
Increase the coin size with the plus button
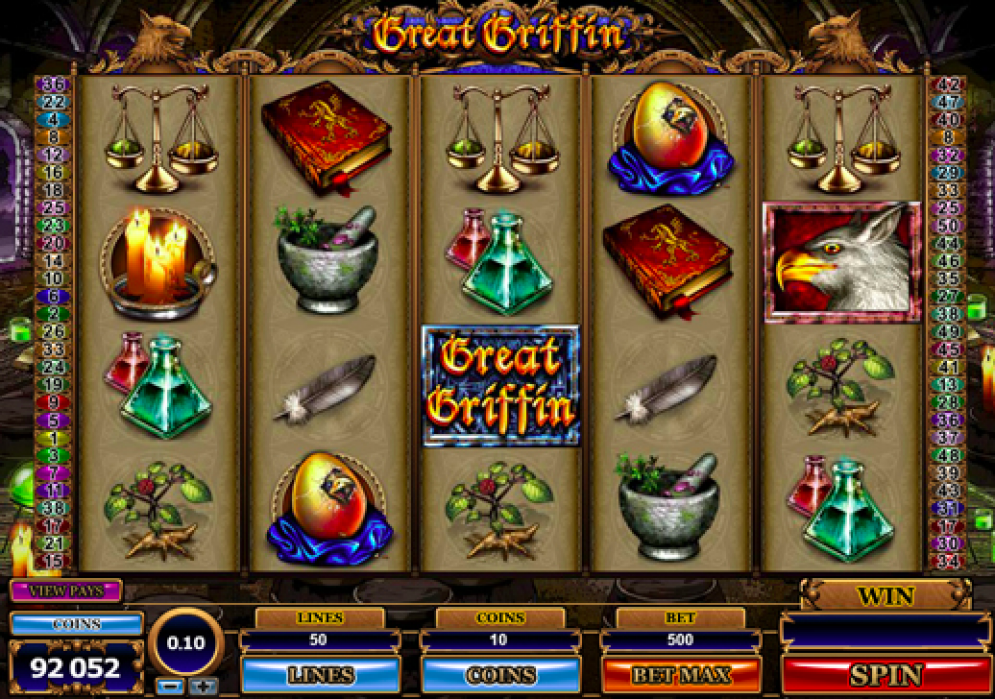[x=203, y=686]
